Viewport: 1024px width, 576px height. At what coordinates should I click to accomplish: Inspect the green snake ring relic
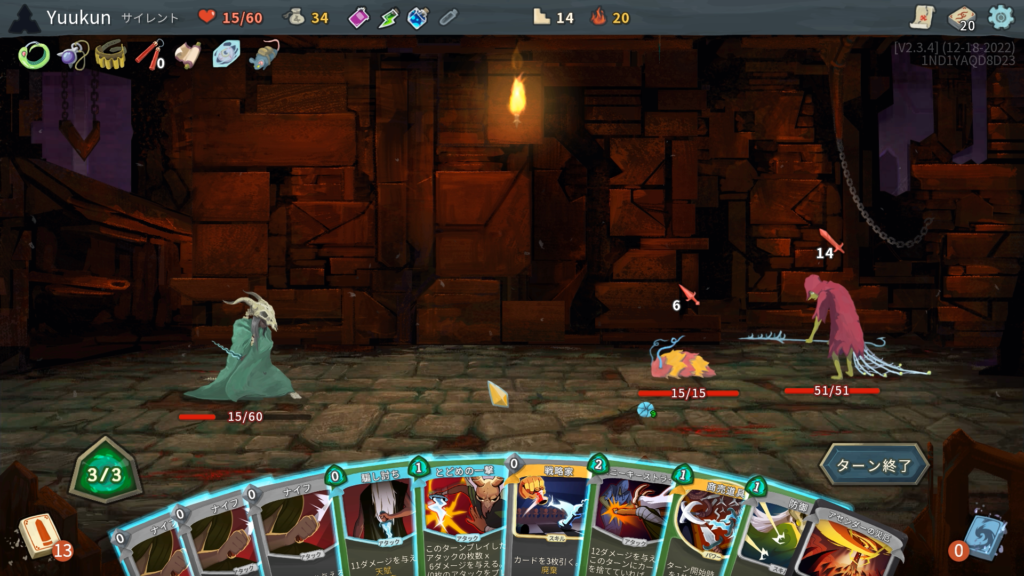(33, 55)
